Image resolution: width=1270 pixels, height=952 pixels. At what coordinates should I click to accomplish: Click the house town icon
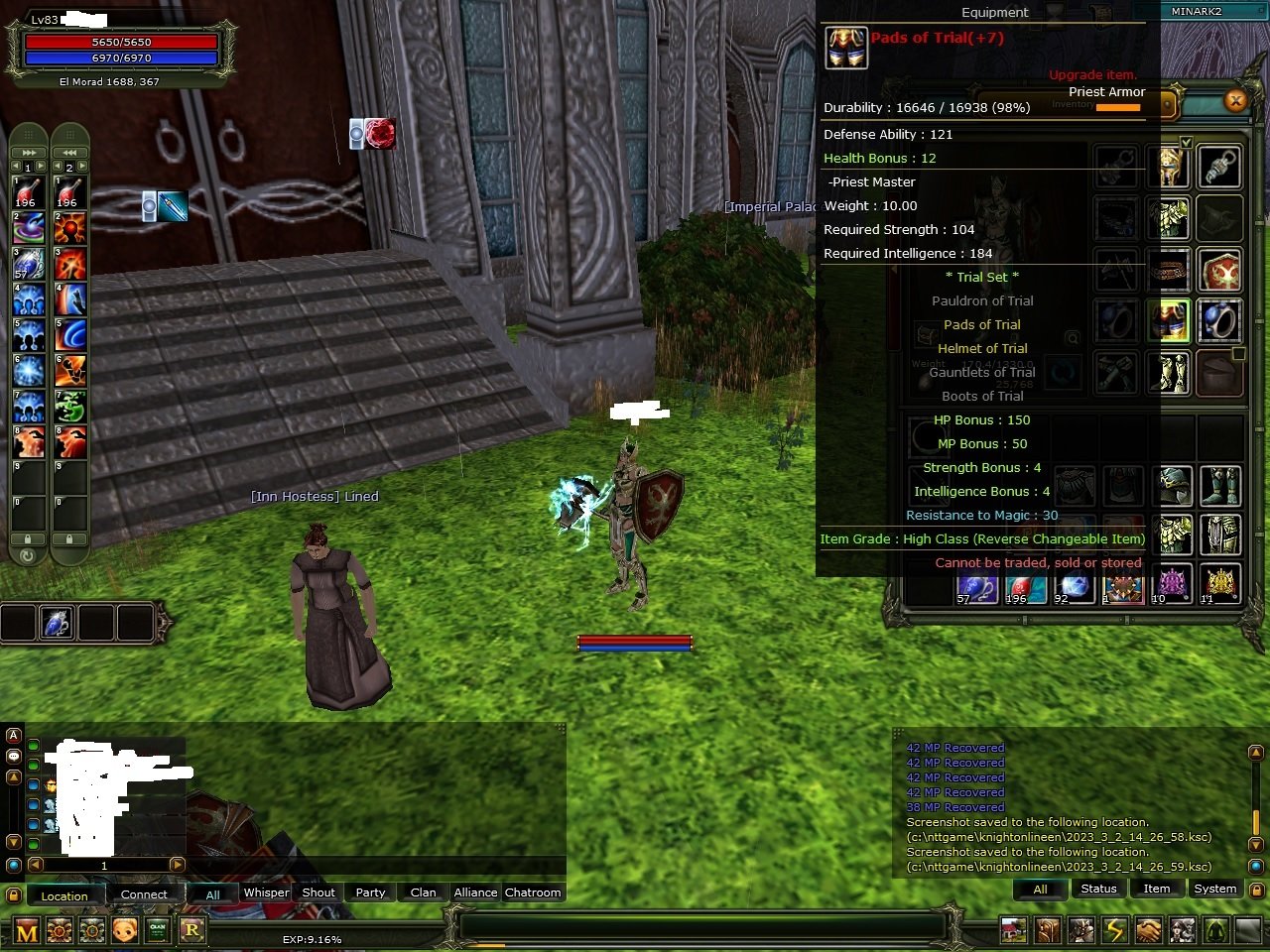1013,930
